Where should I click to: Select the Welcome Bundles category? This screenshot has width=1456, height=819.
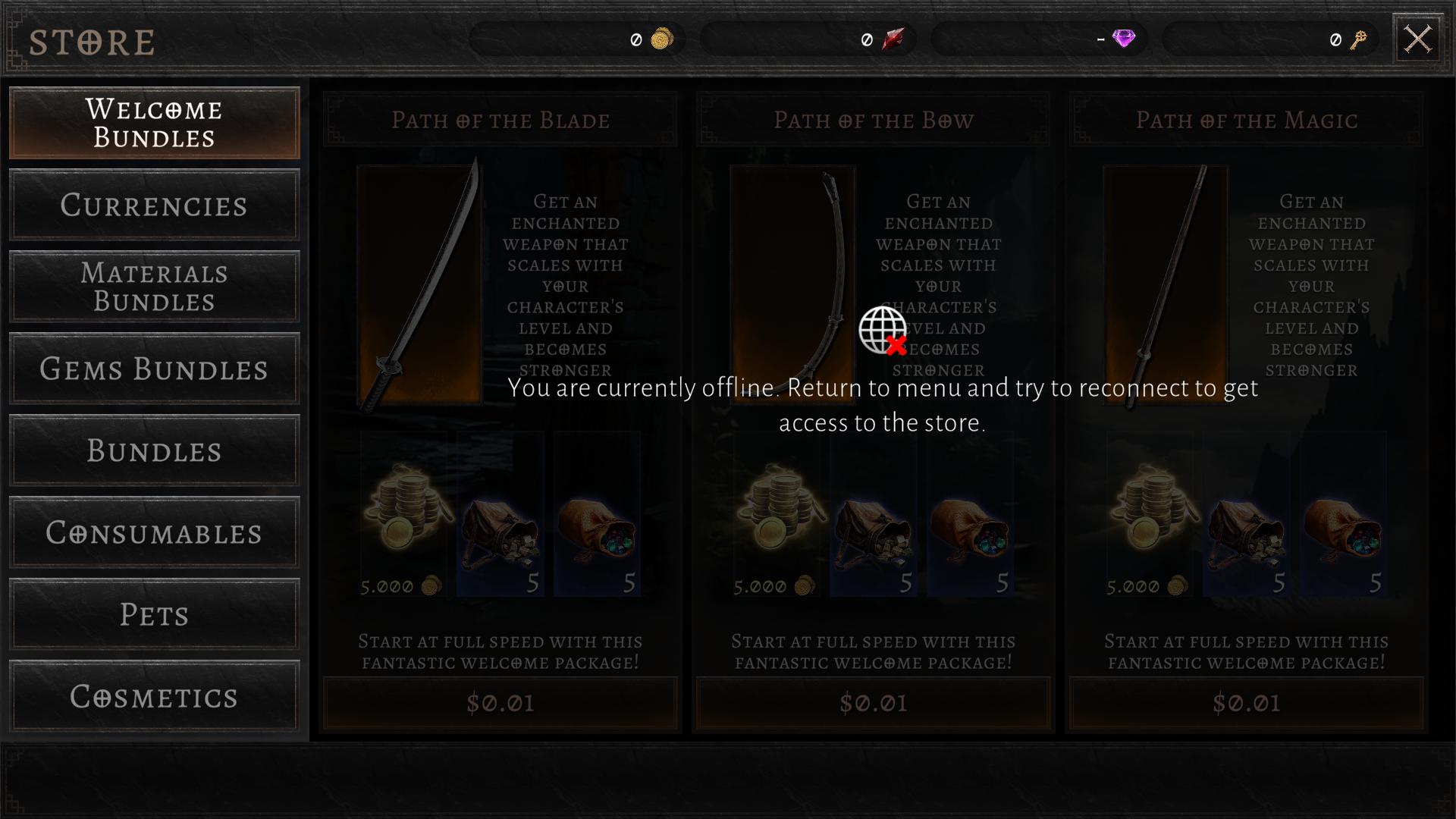coord(154,123)
